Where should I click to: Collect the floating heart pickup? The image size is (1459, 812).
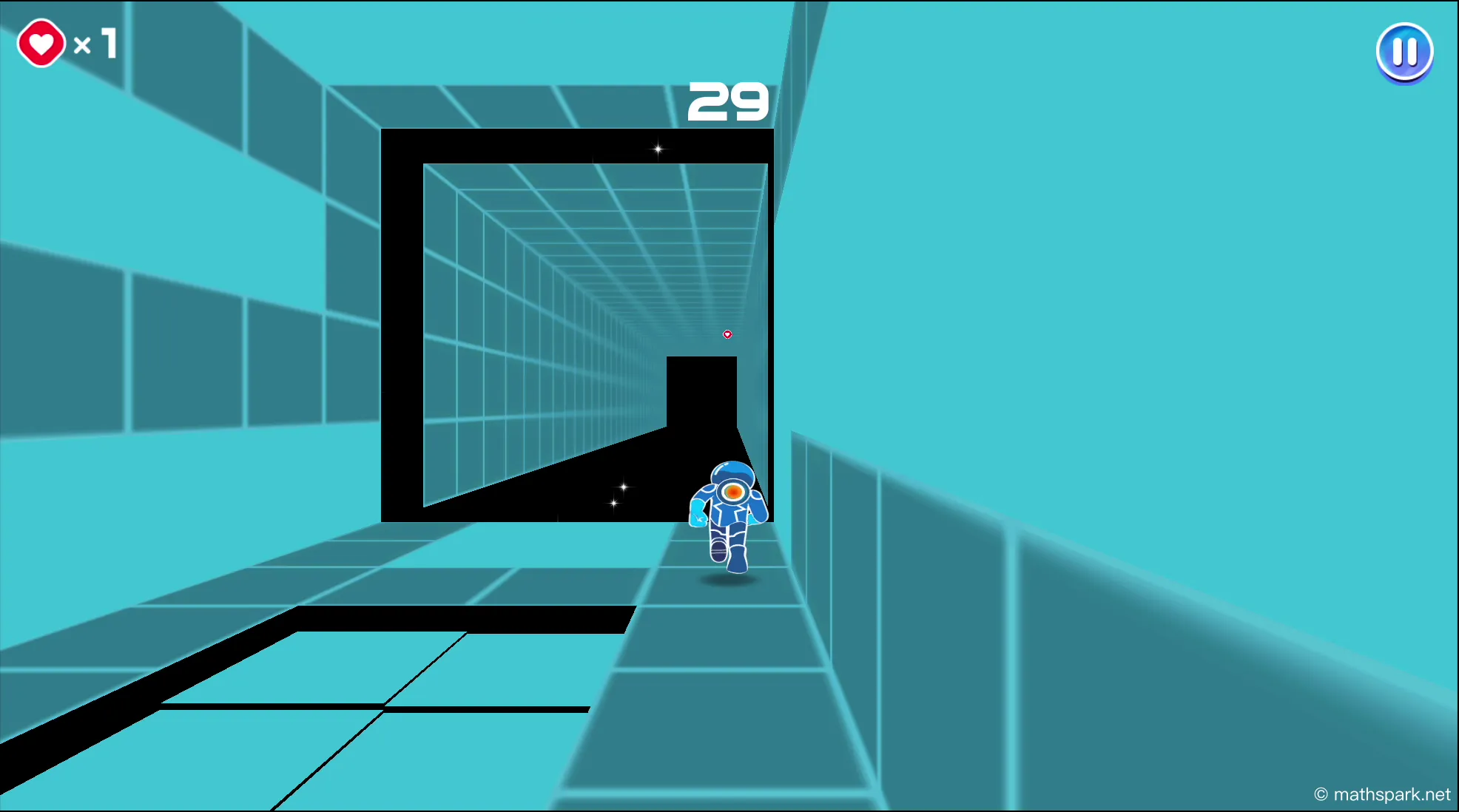click(727, 334)
